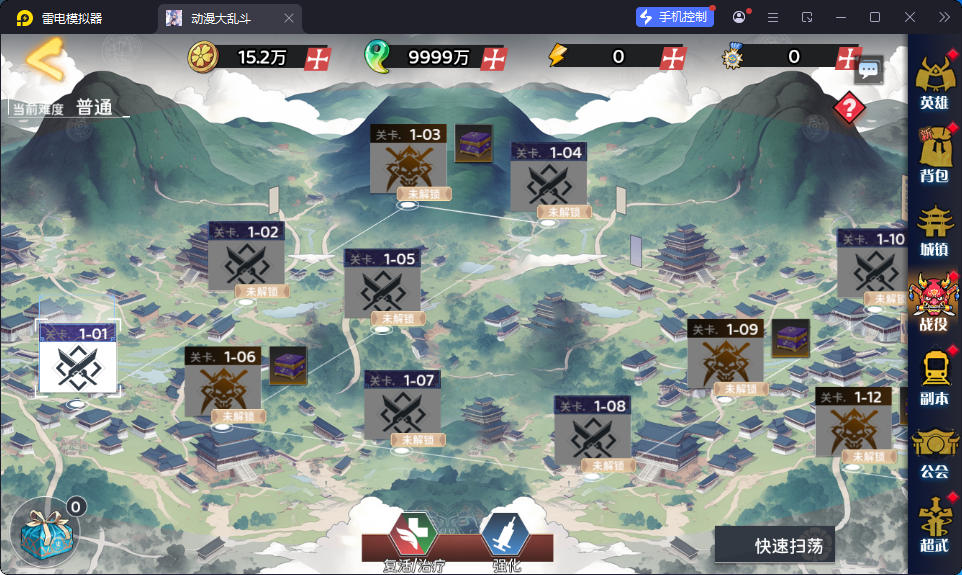Open the 背包 backpack menu
Image resolution: width=962 pixels, height=575 pixels.
point(933,156)
